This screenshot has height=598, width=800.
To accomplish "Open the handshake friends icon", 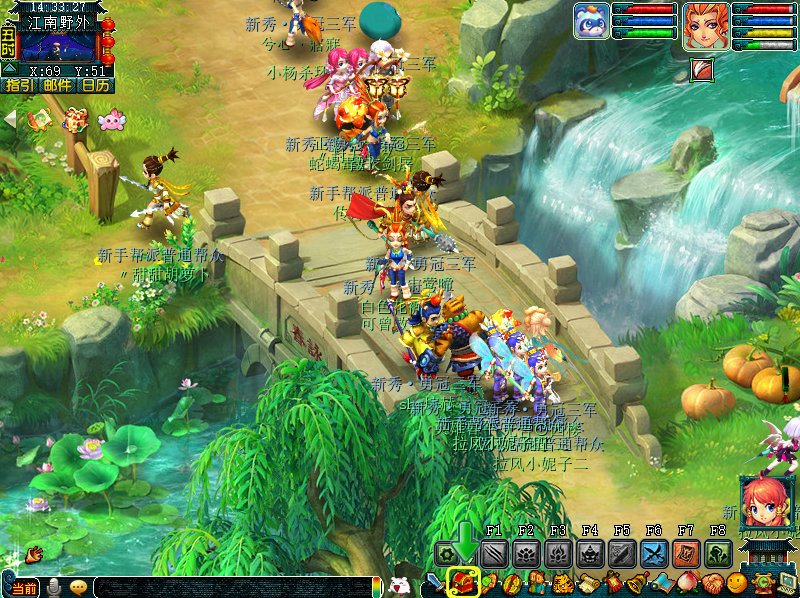I will click(x=712, y=583).
